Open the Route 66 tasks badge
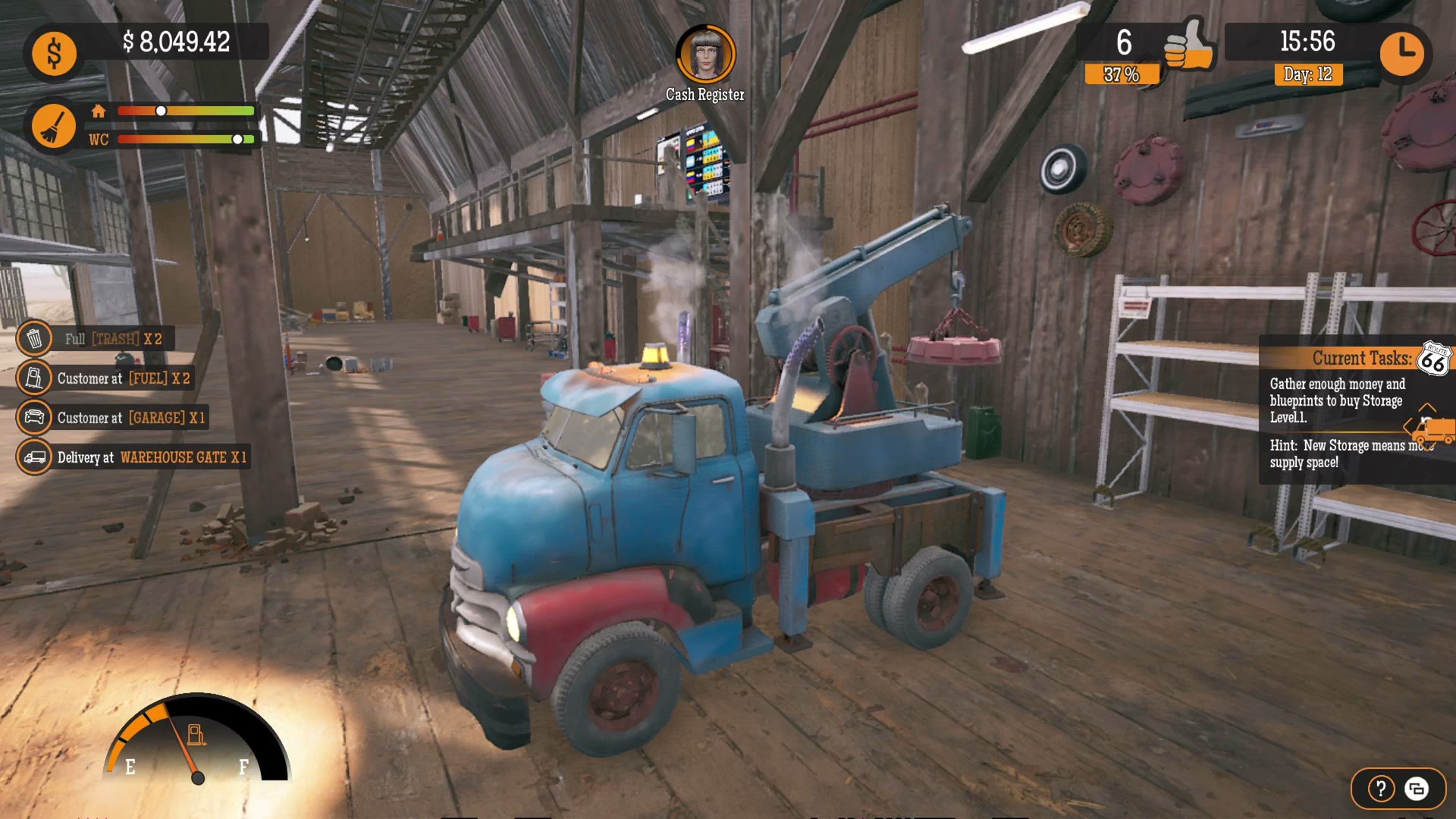Viewport: 1456px width, 819px height. [x=1433, y=359]
